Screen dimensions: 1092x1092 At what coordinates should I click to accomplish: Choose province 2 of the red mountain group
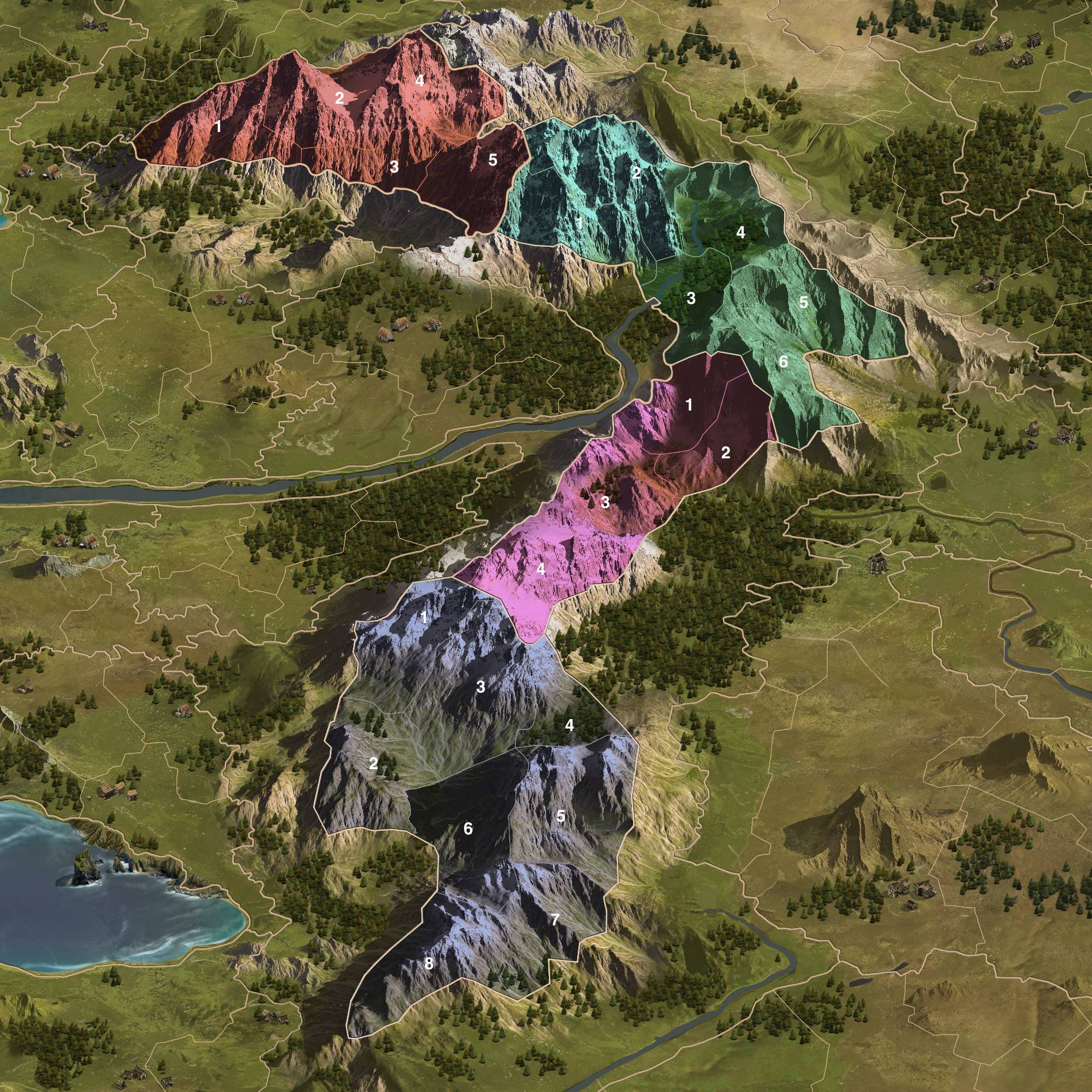pos(340,99)
